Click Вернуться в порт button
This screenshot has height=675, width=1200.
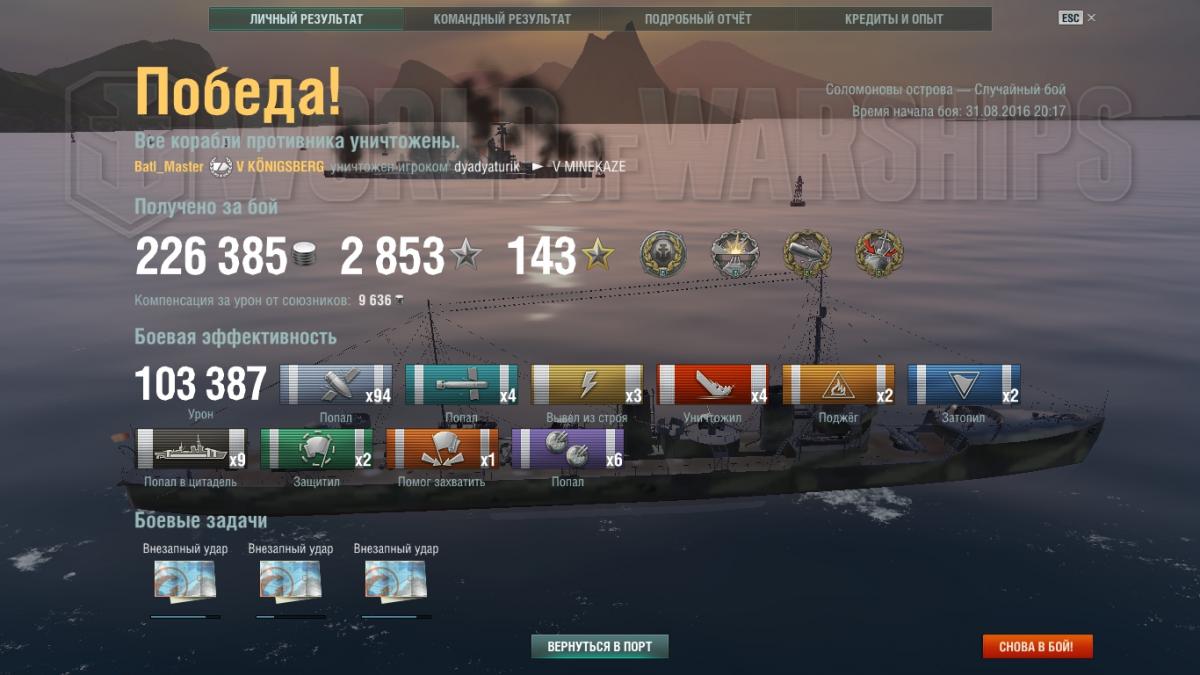click(599, 647)
